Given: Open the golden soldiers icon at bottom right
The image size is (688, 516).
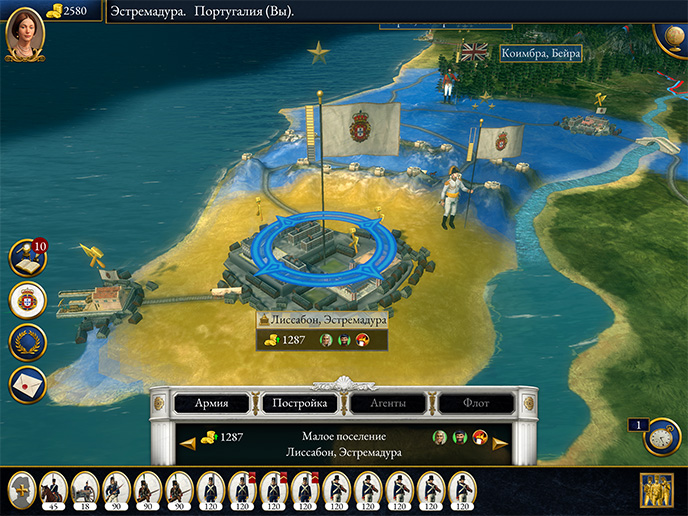Looking at the screenshot, I should pyautogui.click(x=656, y=491).
